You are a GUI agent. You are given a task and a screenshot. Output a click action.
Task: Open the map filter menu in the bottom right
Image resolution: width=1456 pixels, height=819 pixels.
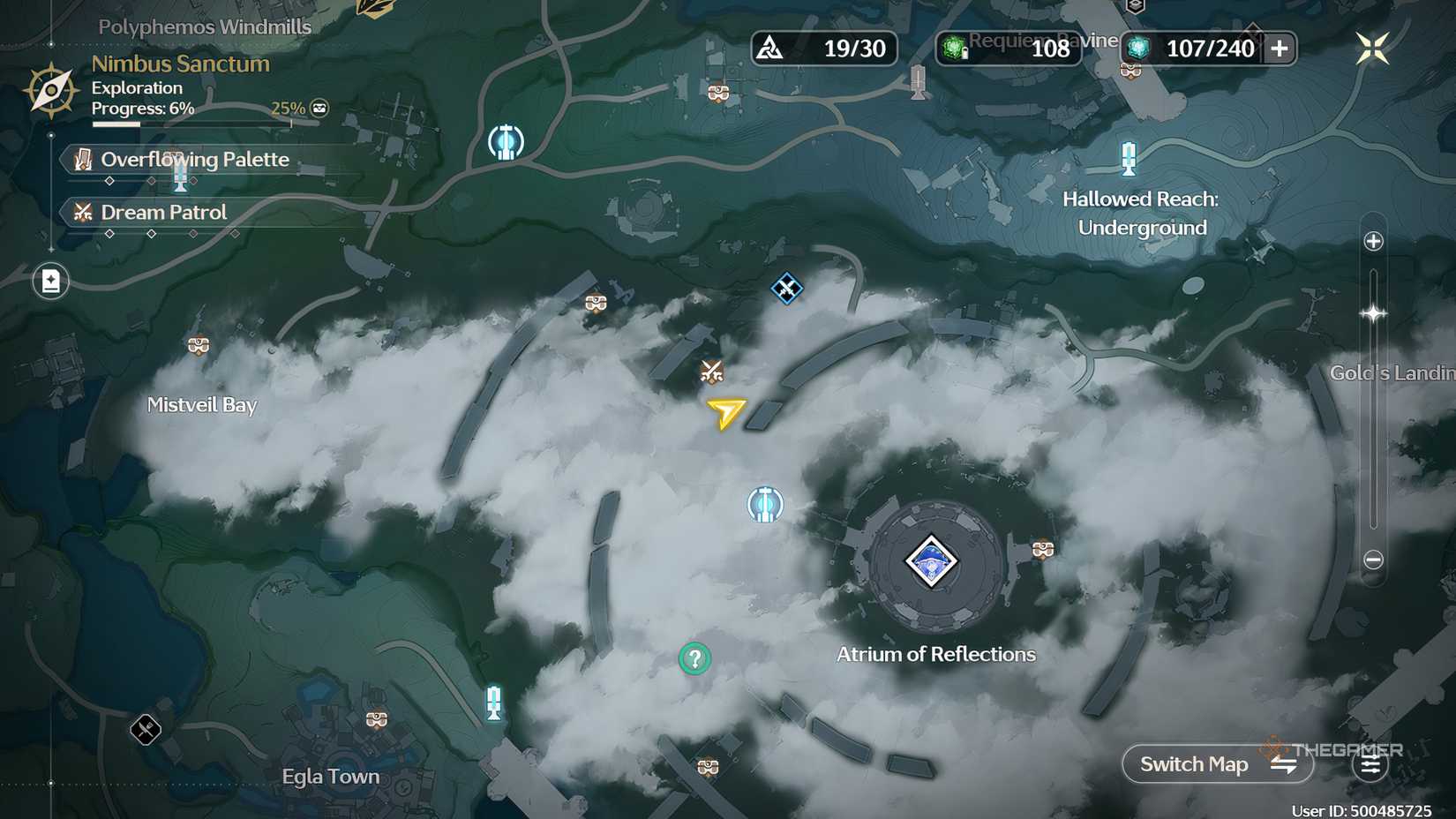click(x=1370, y=764)
